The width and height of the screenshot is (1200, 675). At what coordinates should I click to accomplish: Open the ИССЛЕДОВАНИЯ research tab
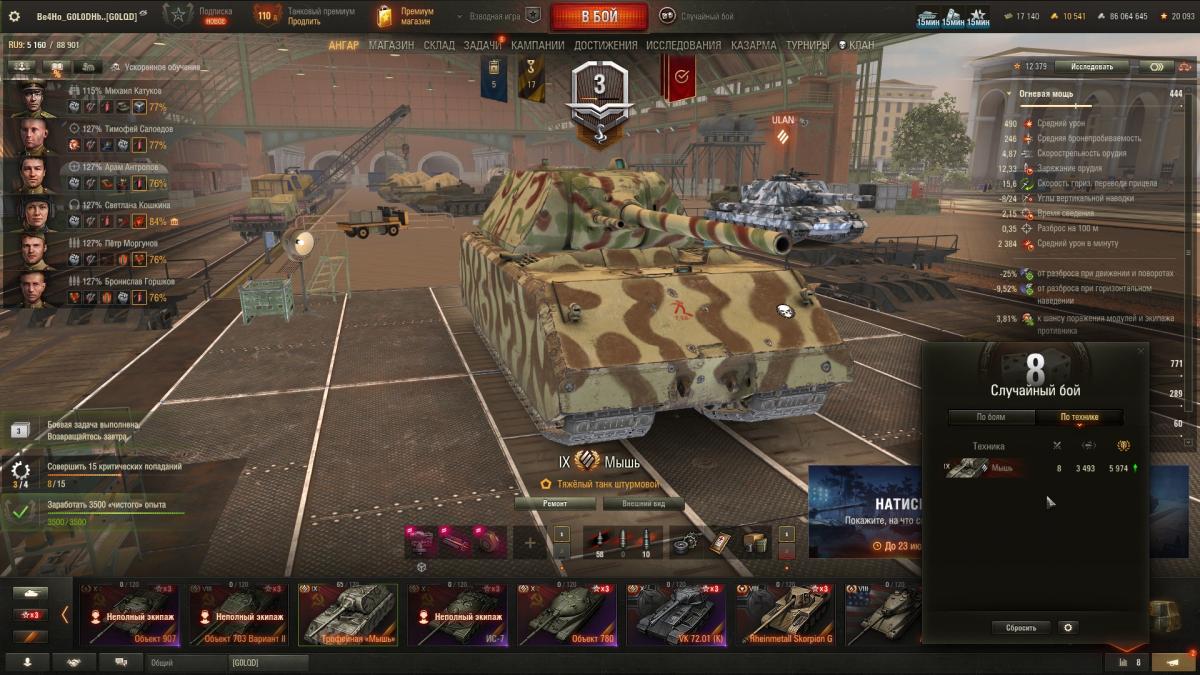click(683, 45)
